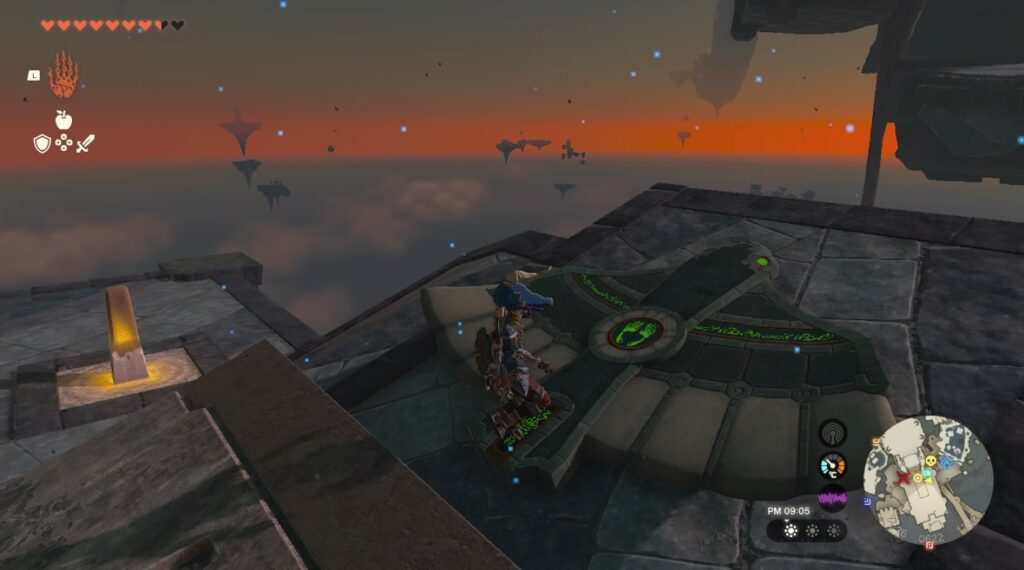The height and width of the screenshot is (570, 1024).
Task: Pick the sword weapon quick-select icon
Action: (x=85, y=144)
